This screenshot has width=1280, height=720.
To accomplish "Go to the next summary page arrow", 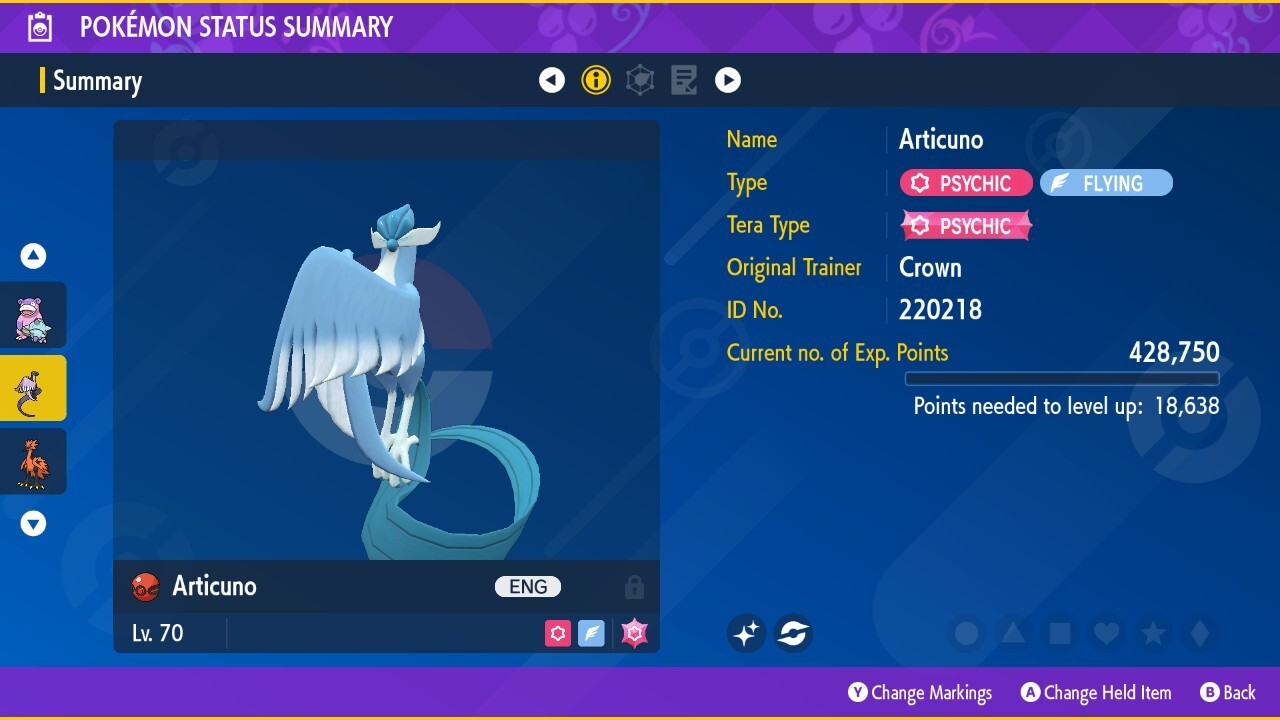I will 728,80.
